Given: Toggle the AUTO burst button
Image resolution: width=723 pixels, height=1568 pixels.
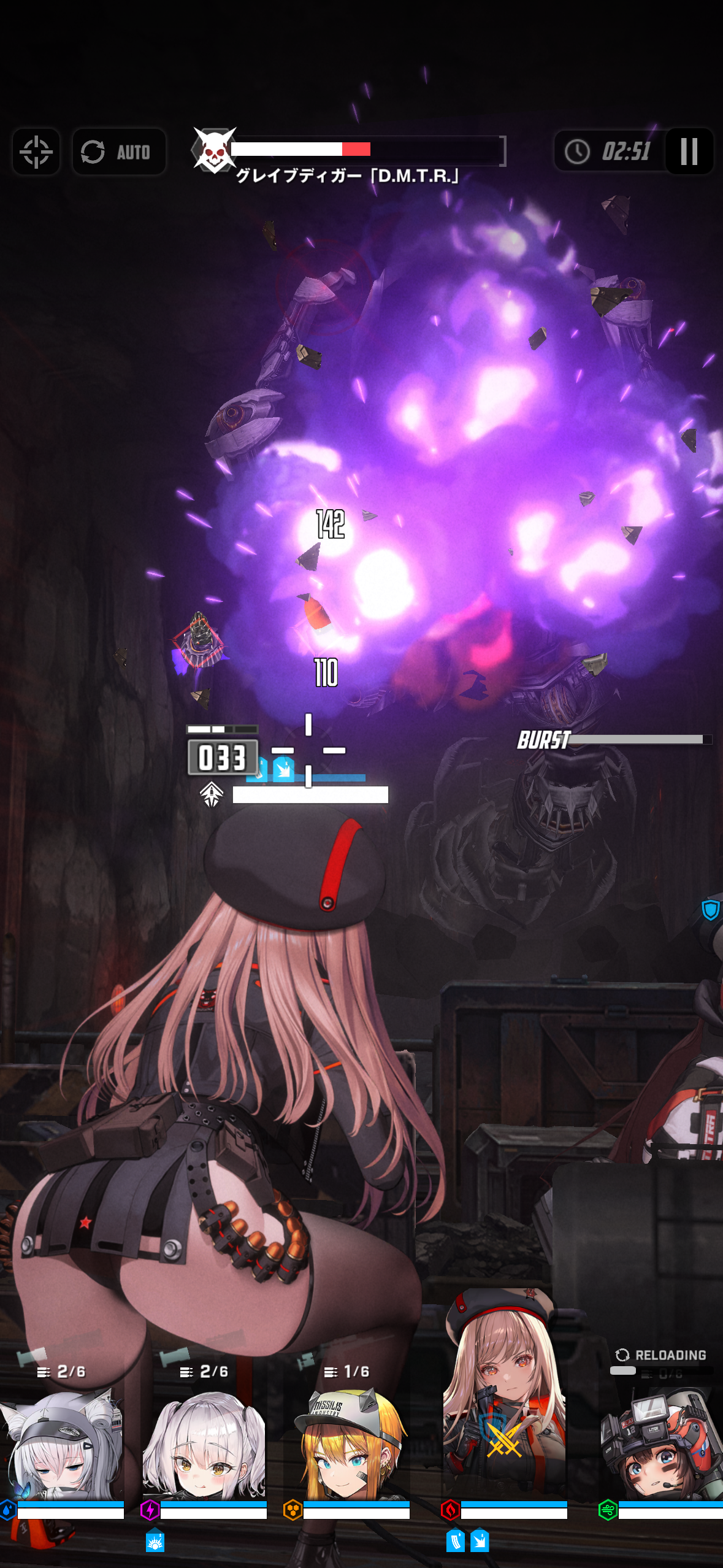Looking at the screenshot, I should 119,152.
